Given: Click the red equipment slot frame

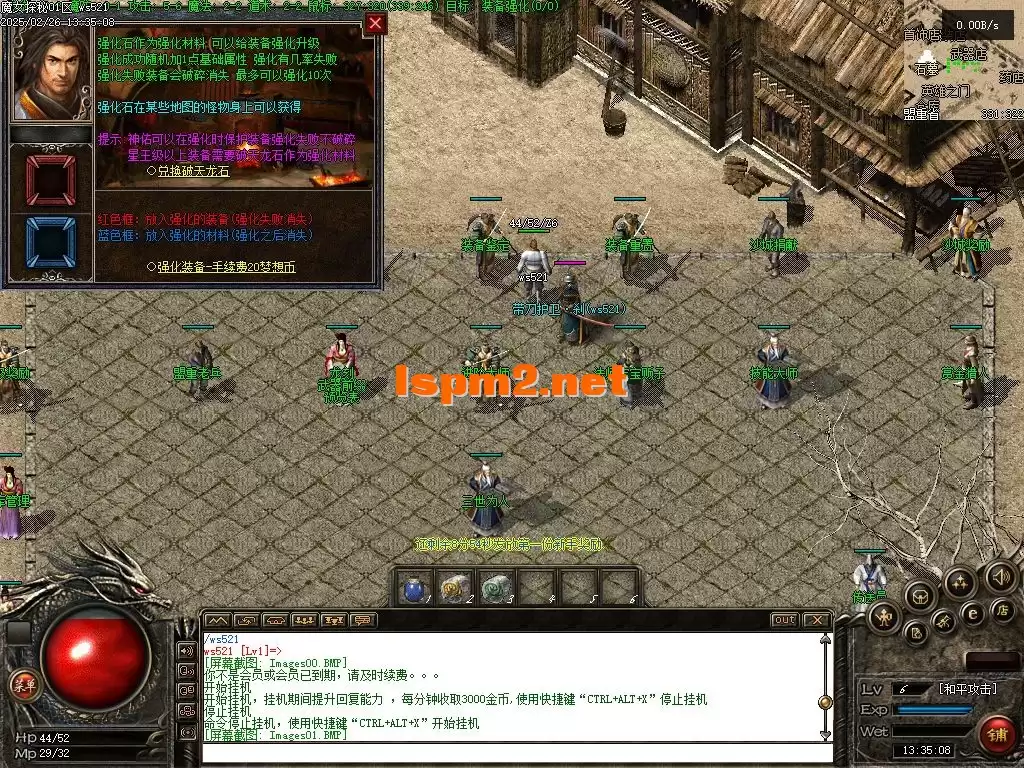Looking at the screenshot, I should pos(50,180).
